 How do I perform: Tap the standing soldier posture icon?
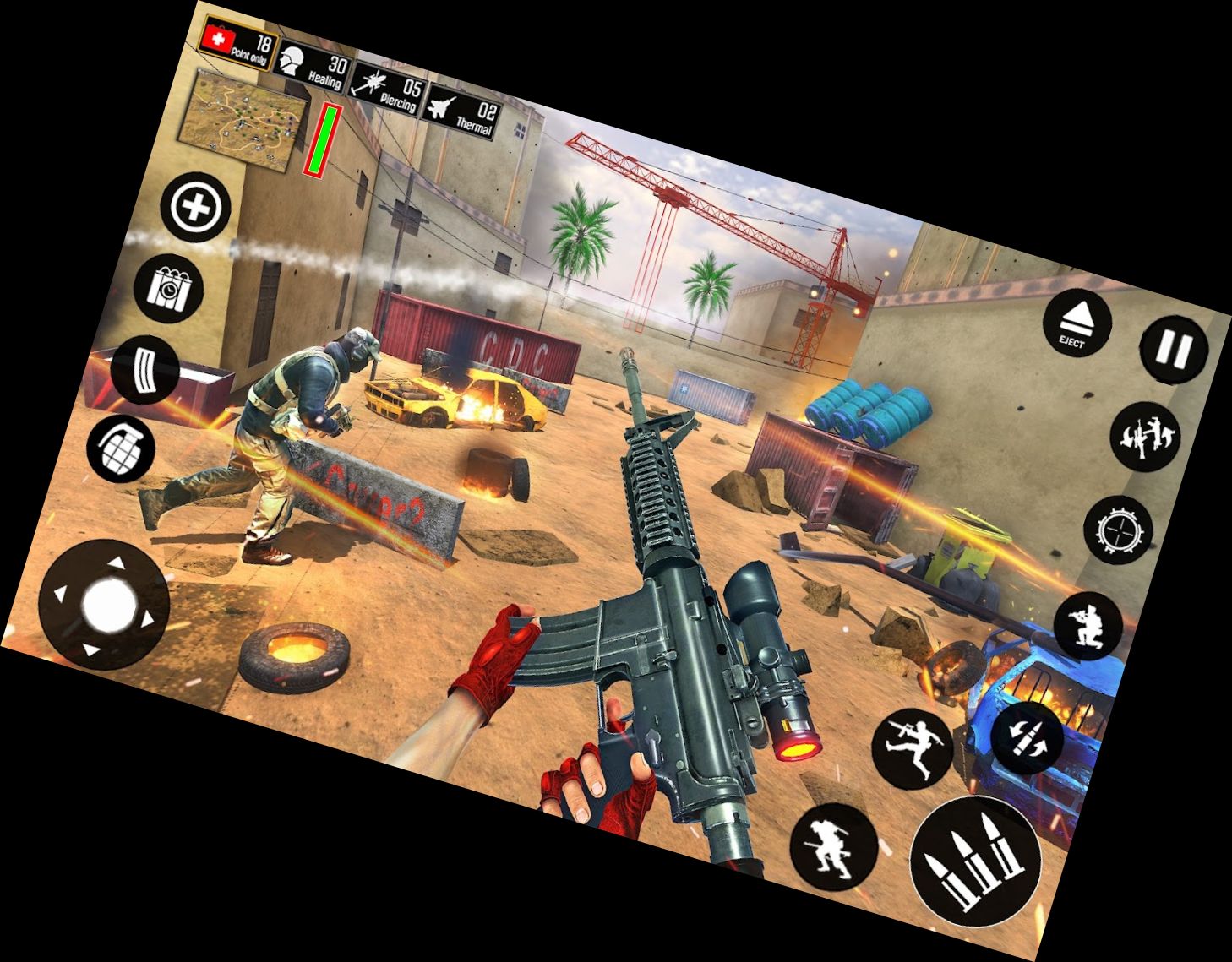[832, 849]
